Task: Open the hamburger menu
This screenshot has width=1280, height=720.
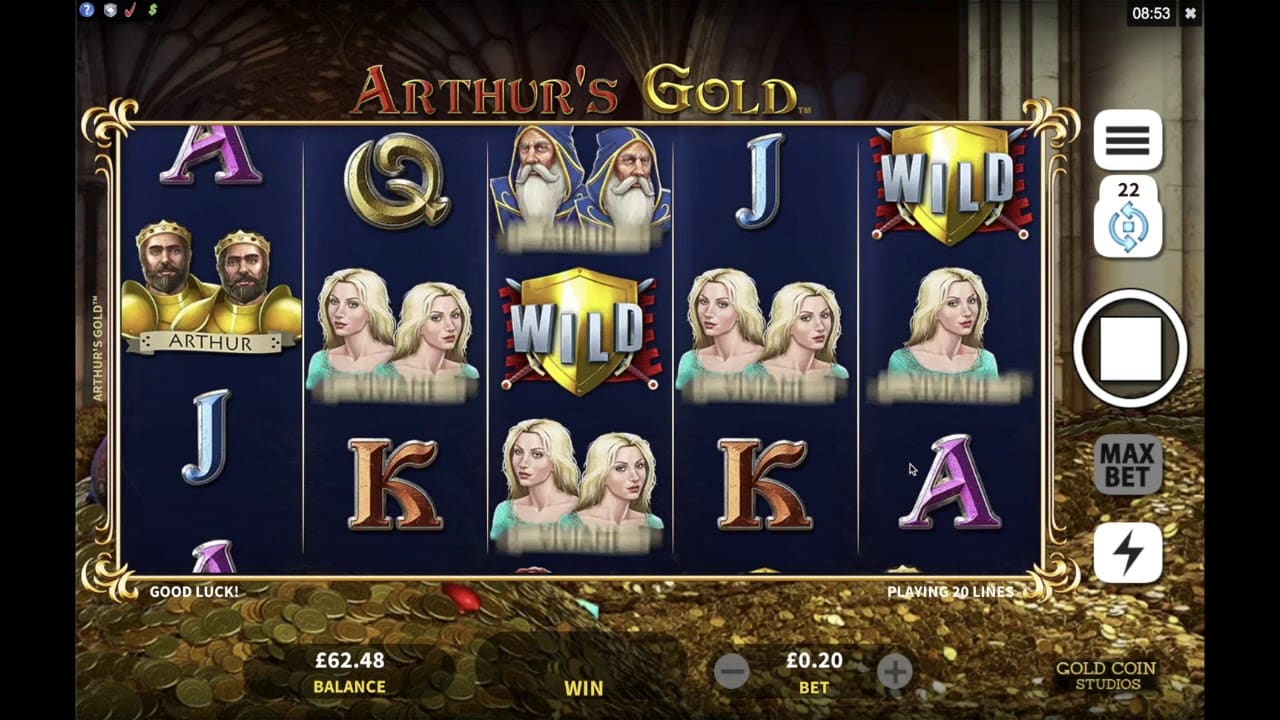Action: [1127, 141]
